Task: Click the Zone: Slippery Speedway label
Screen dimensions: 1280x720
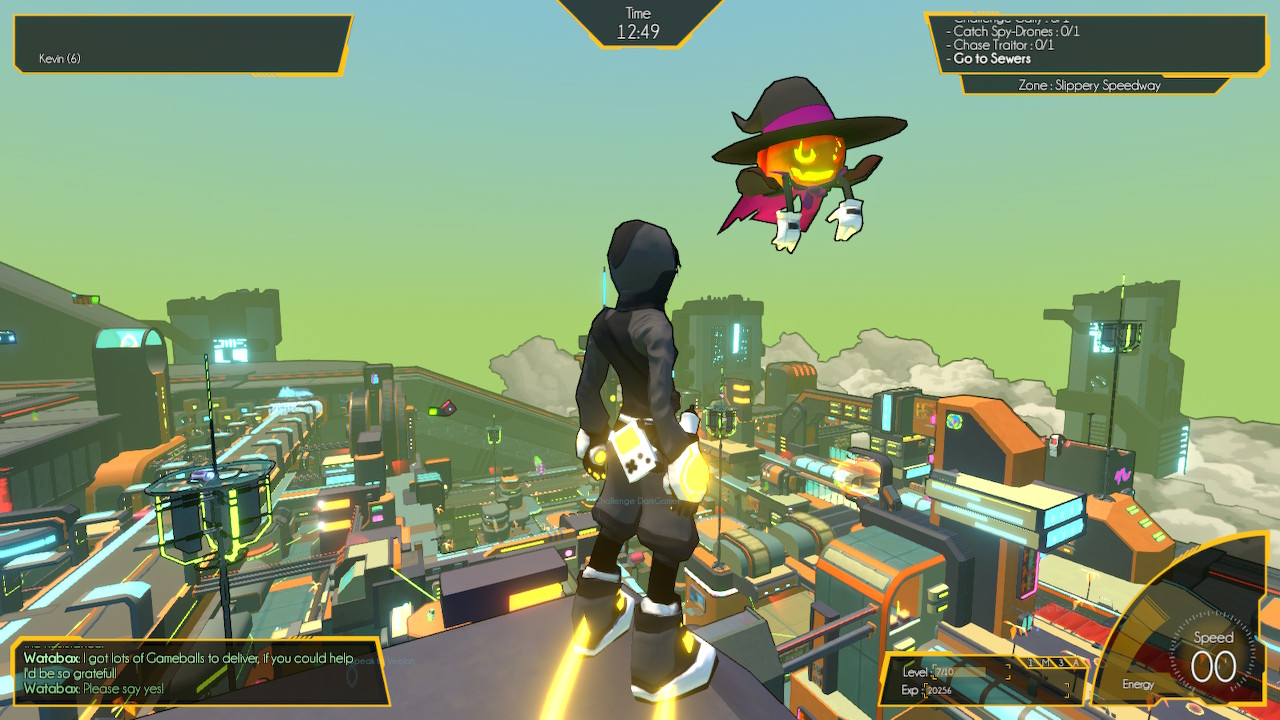Action: click(1089, 86)
